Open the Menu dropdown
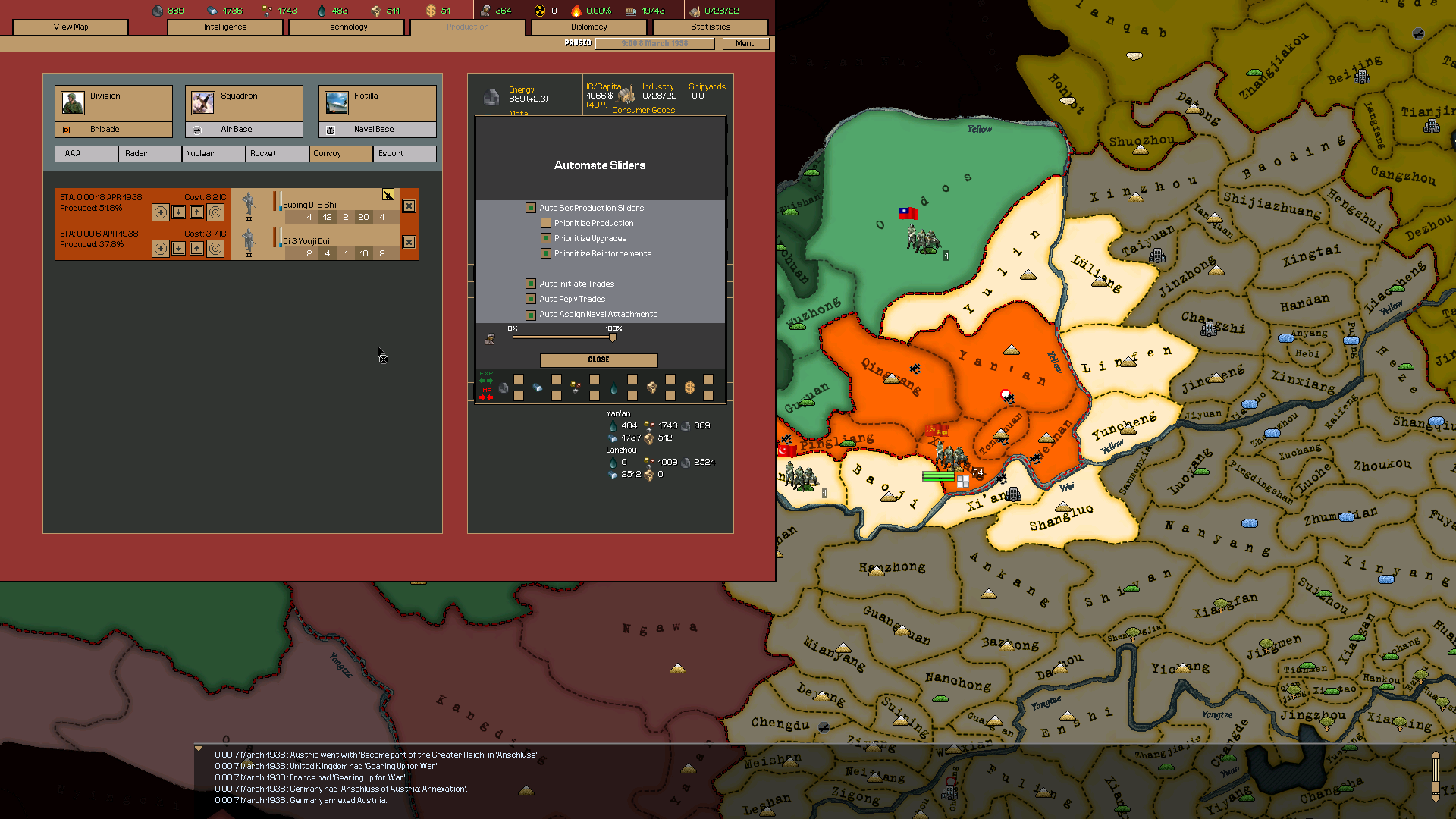Screen dimensions: 1456x819 point(745,43)
